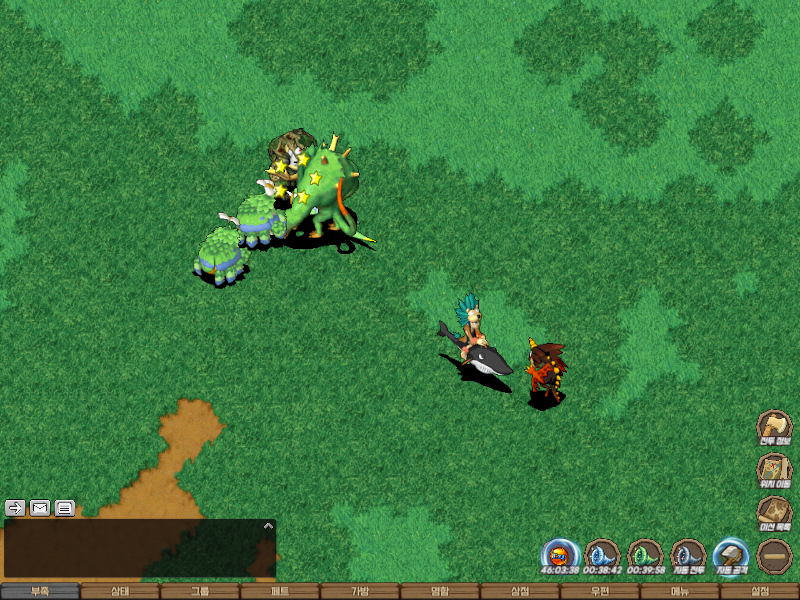Open the 상태 (status) menu
This screenshot has width=800, height=600.
120,591
